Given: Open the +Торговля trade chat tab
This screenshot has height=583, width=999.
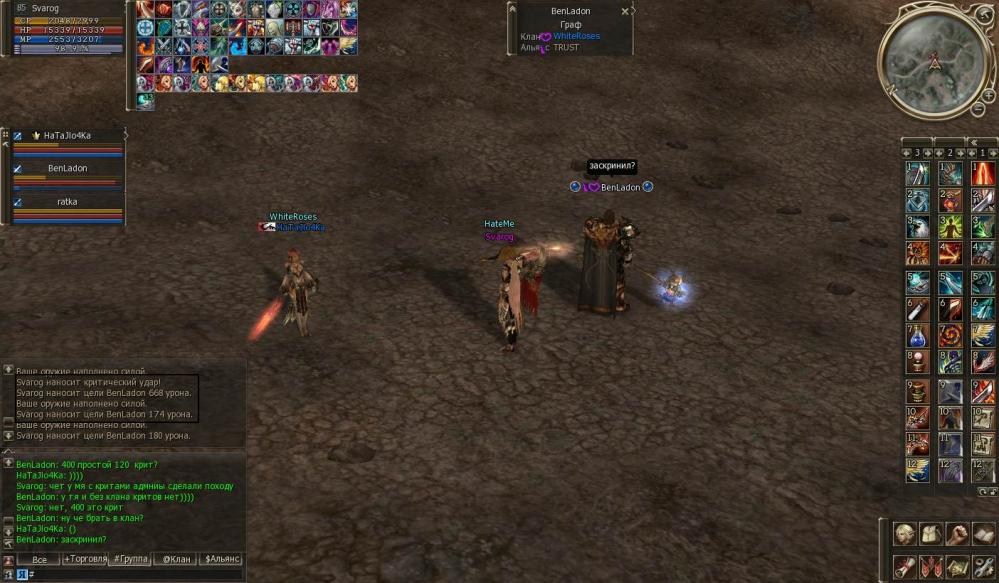Looking at the screenshot, I should (86, 560).
